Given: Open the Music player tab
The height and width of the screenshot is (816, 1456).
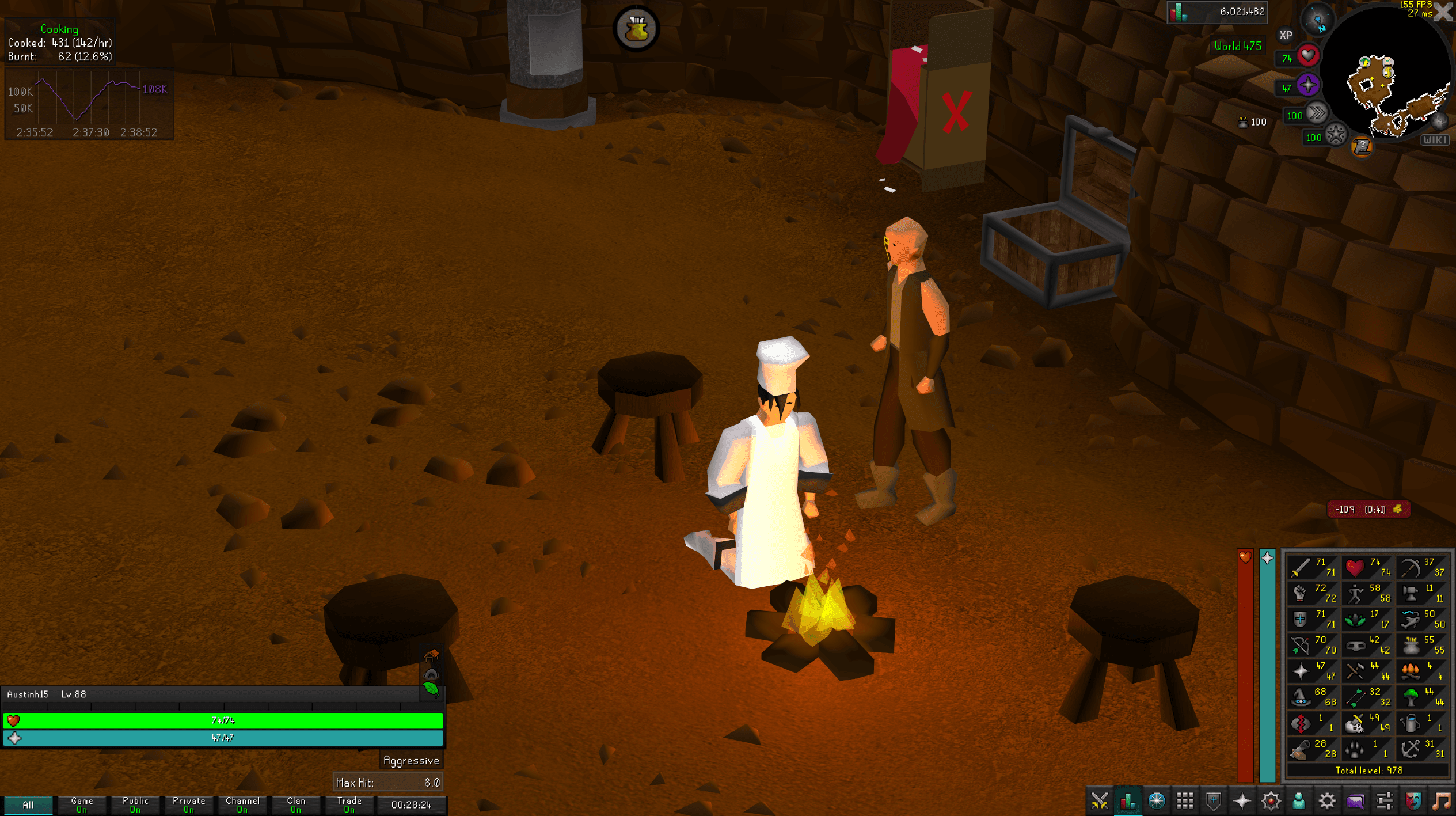Looking at the screenshot, I should [x=1444, y=802].
